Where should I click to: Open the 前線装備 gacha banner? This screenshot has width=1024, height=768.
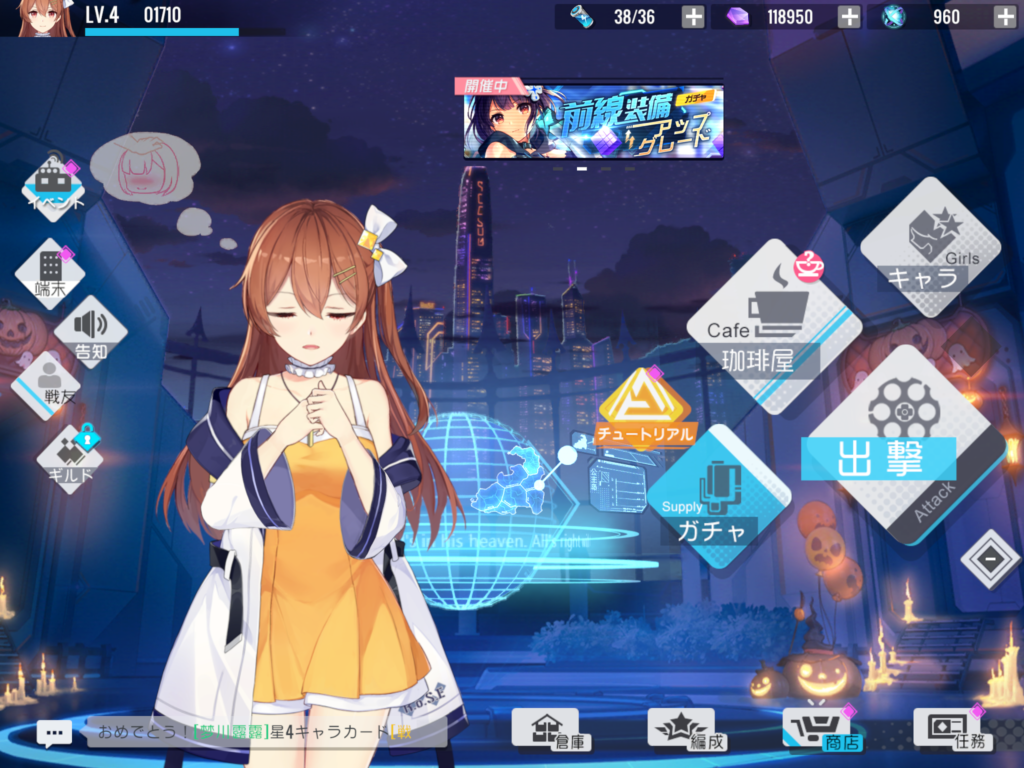pos(593,122)
